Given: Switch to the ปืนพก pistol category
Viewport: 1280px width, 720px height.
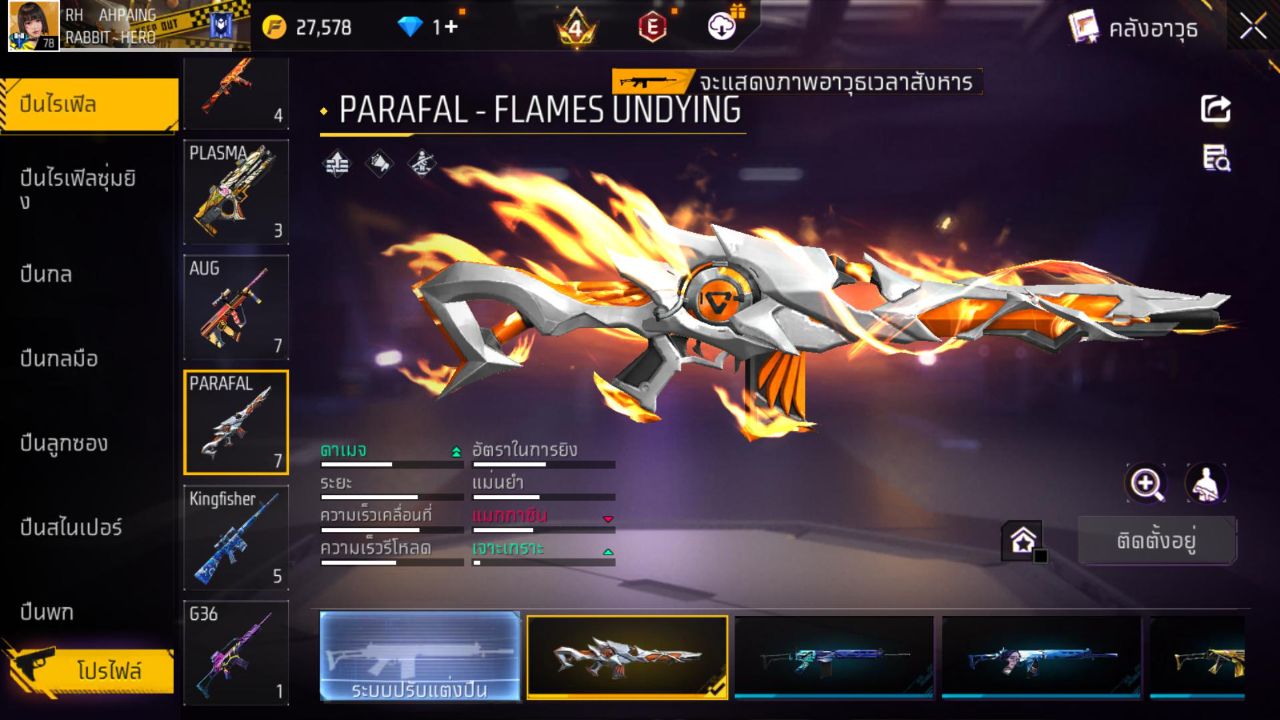Looking at the screenshot, I should tap(47, 611).
